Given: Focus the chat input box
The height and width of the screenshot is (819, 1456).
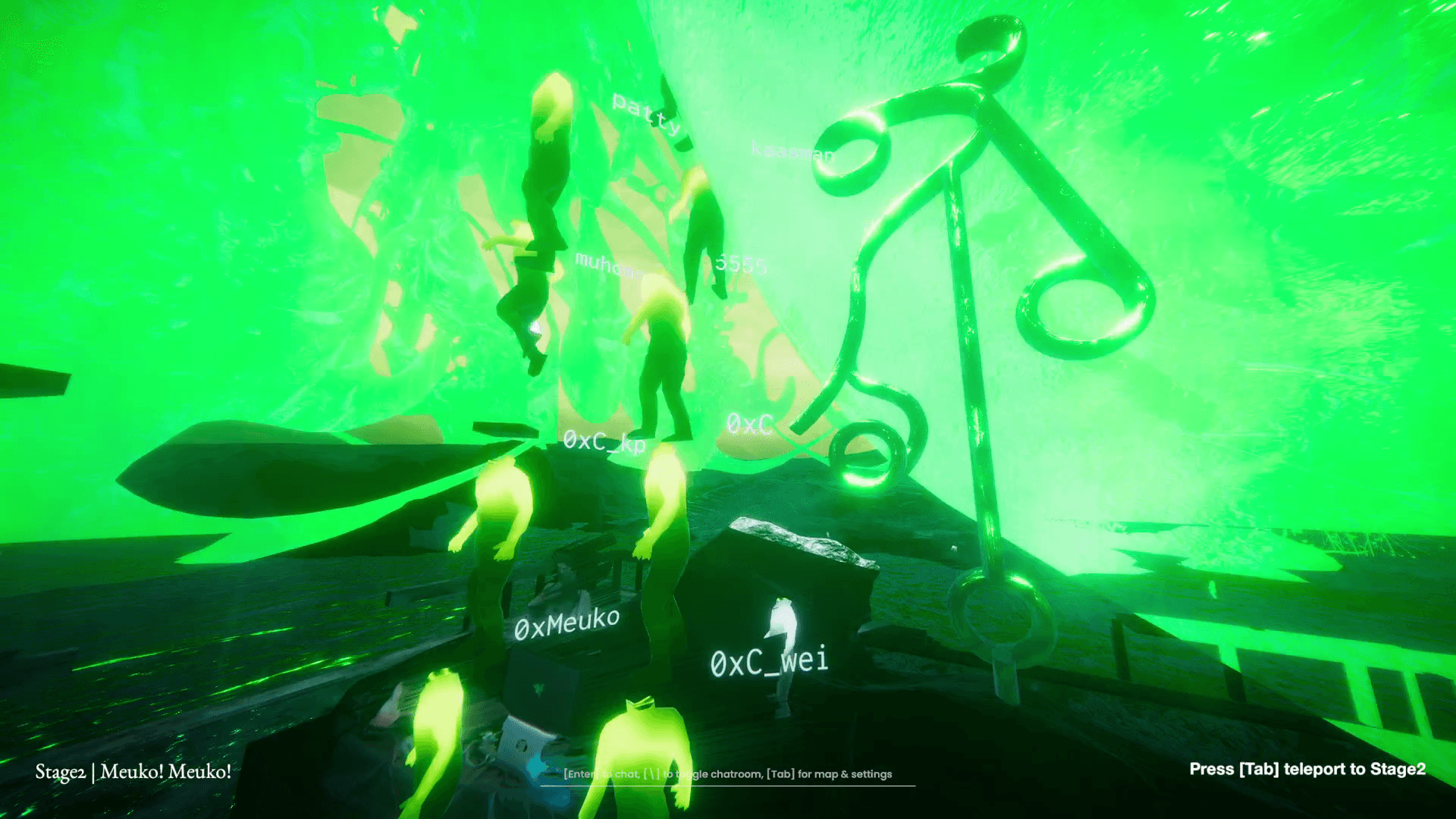Looking at the screenshot, I should (727, 774).
